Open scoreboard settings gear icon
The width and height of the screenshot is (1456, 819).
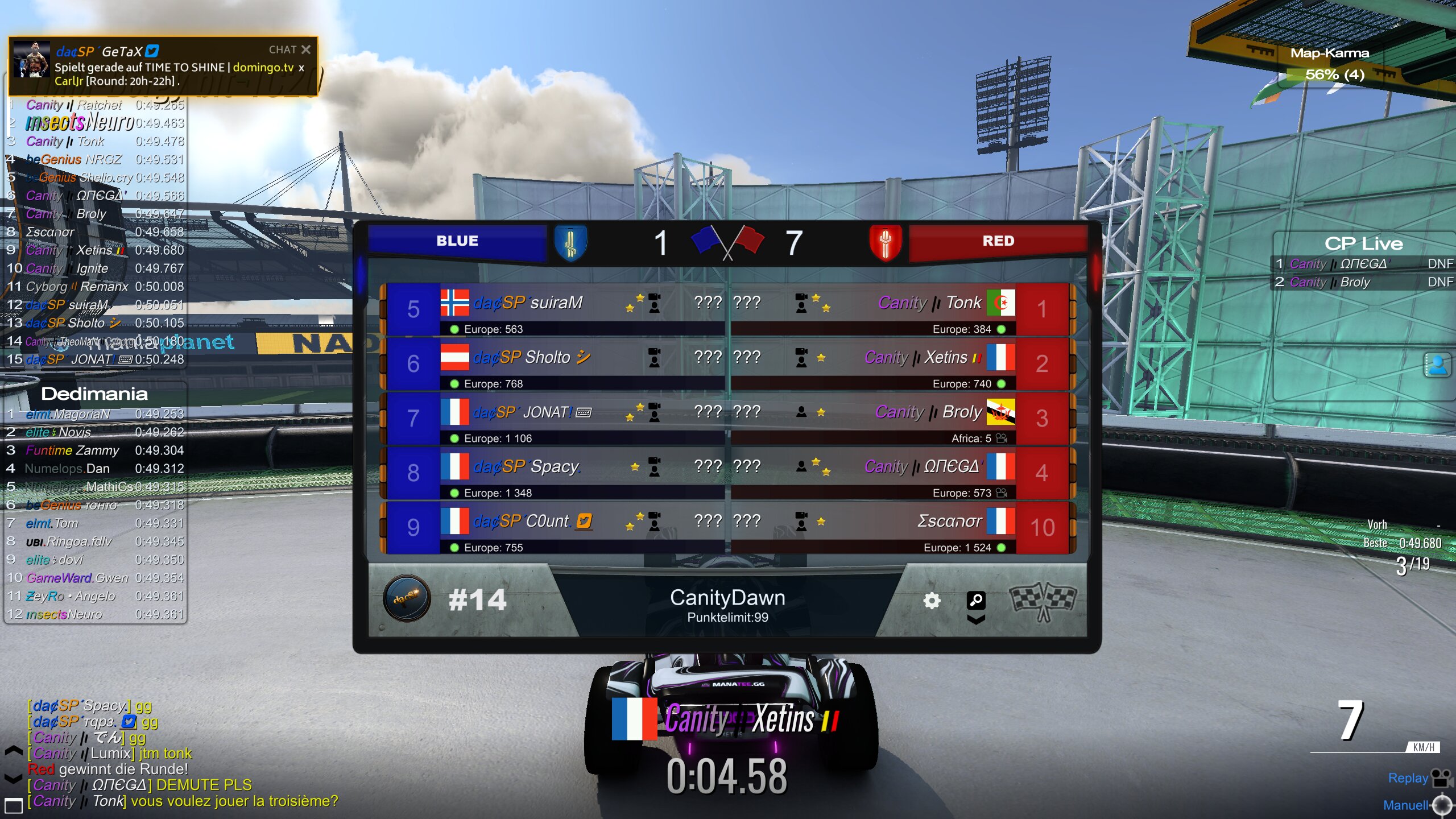coord(932,601)
